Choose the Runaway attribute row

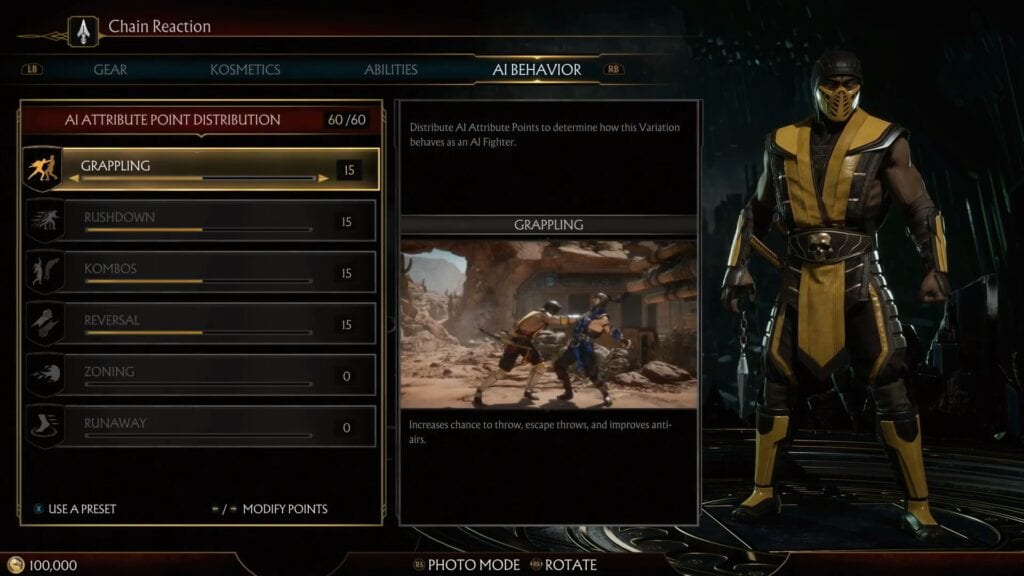point(200,427)
